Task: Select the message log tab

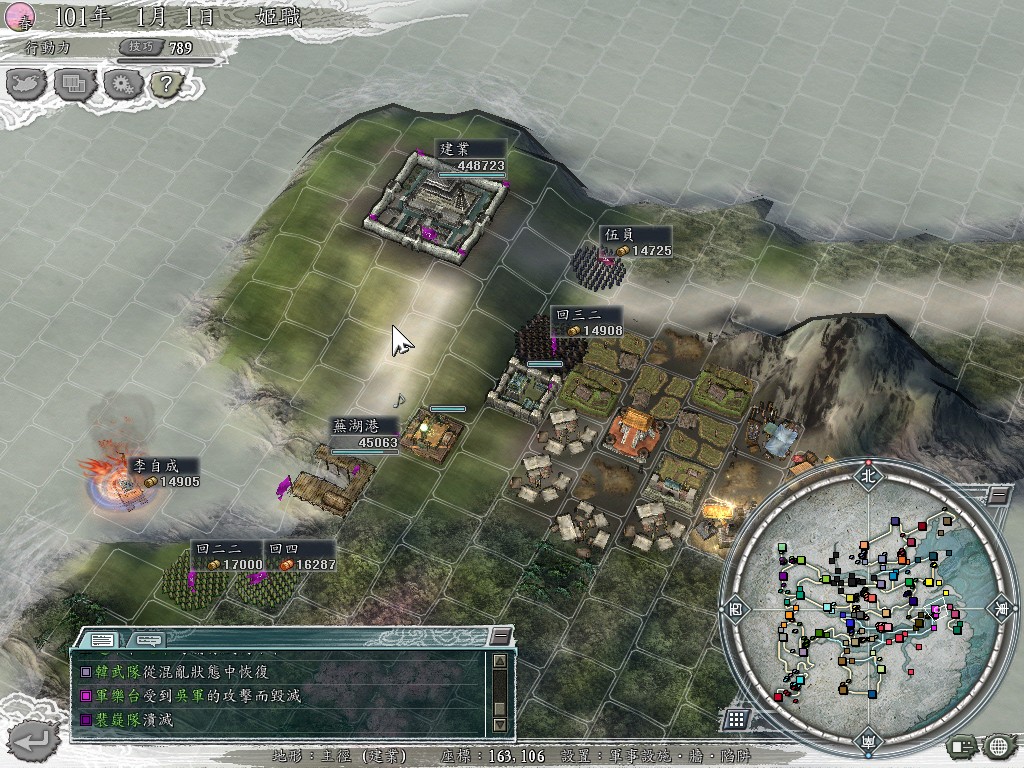Action: (x=101, y=639)
